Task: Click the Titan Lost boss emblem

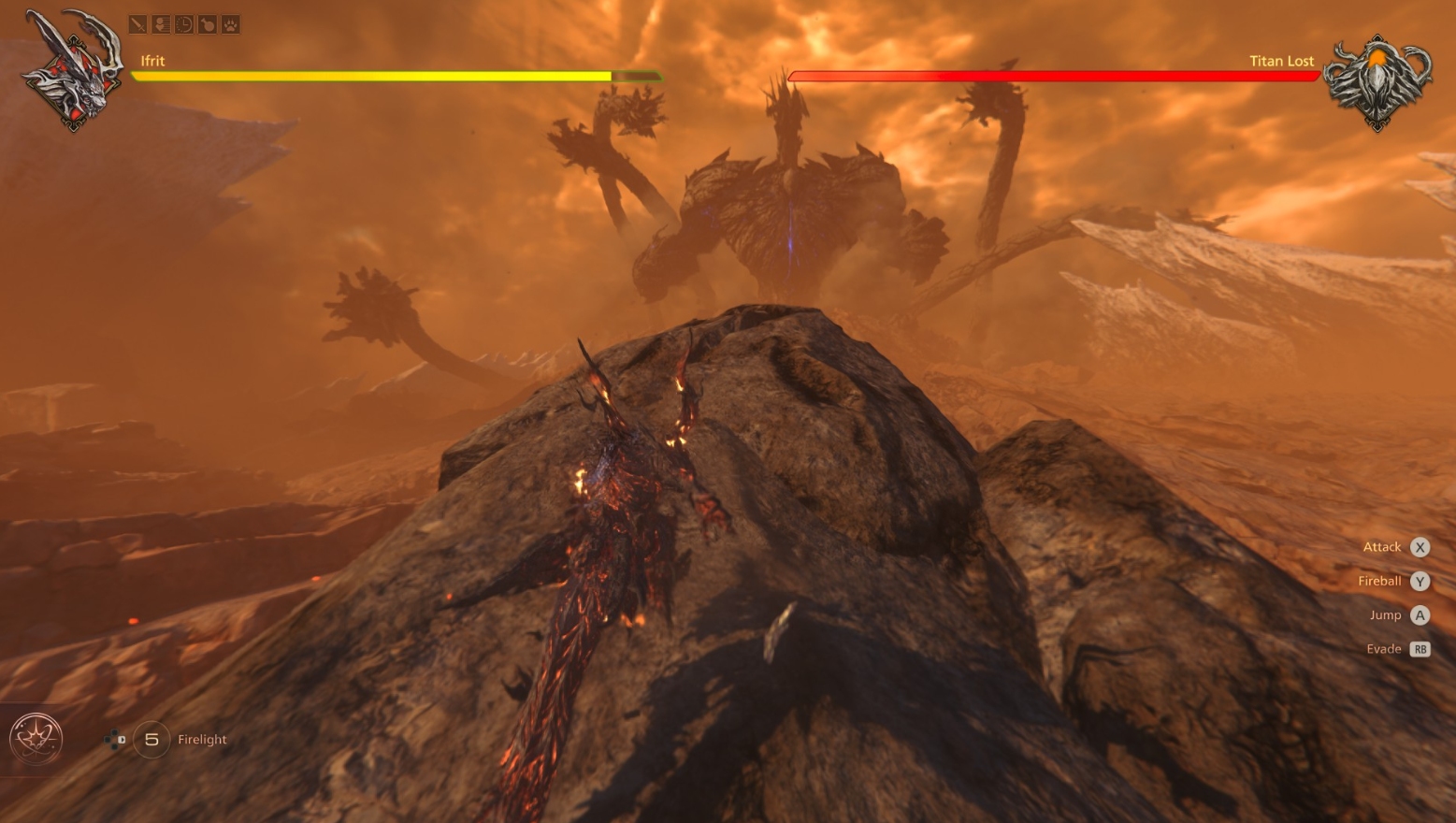Action: pos(1377,80)
